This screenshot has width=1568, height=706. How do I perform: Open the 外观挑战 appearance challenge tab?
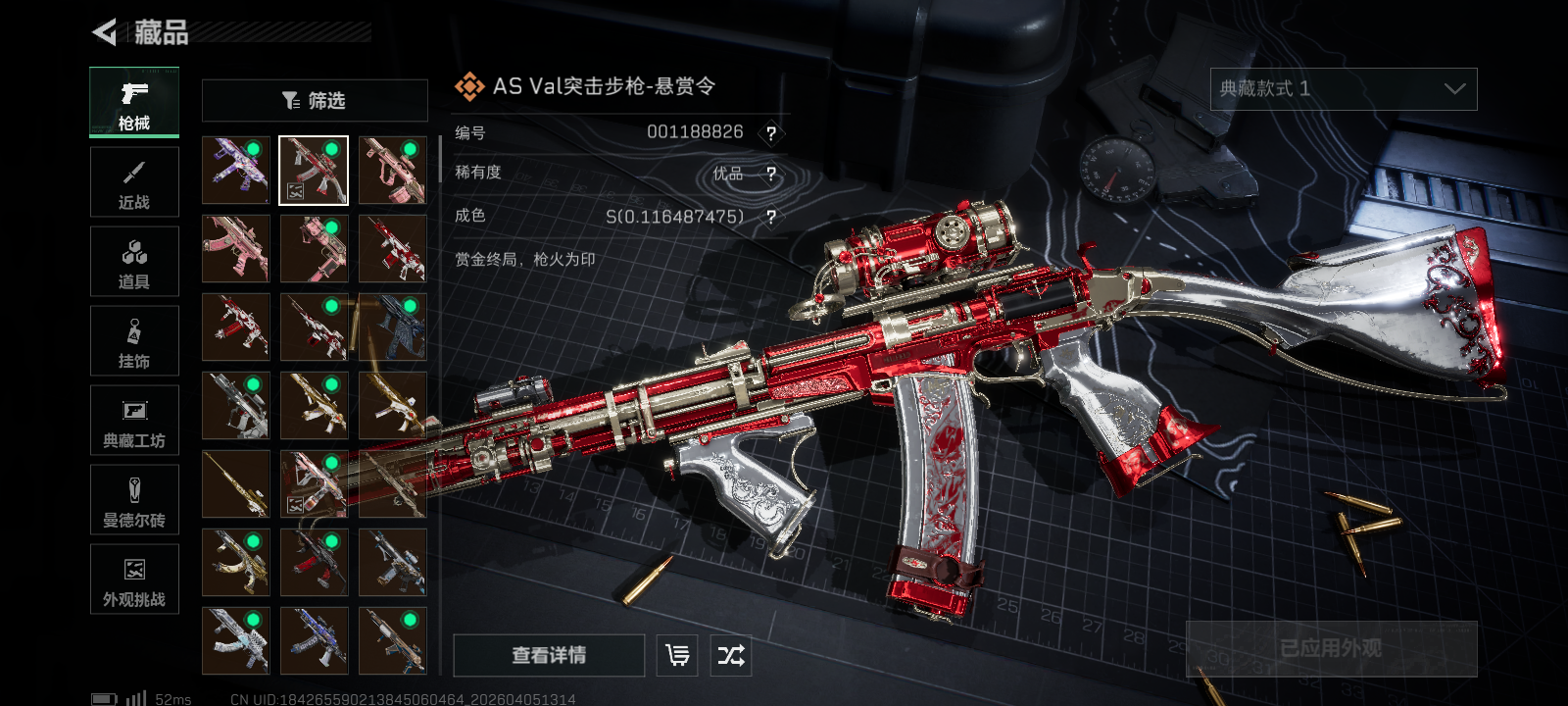tap(134, 580)
